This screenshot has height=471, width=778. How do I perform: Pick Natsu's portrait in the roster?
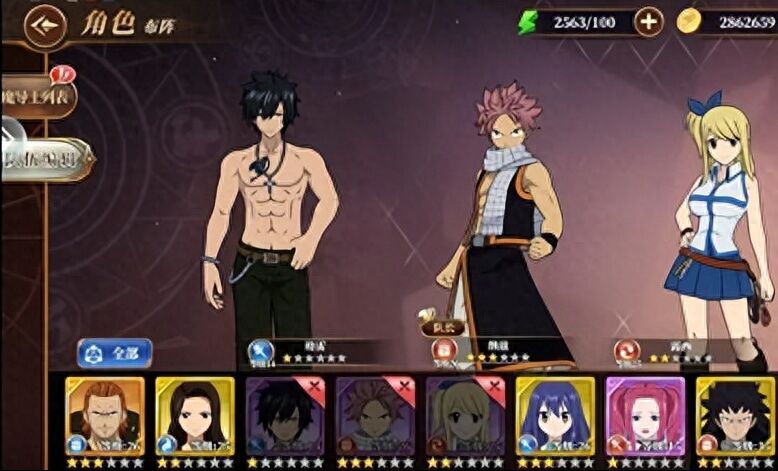click(x=374, y=415)
